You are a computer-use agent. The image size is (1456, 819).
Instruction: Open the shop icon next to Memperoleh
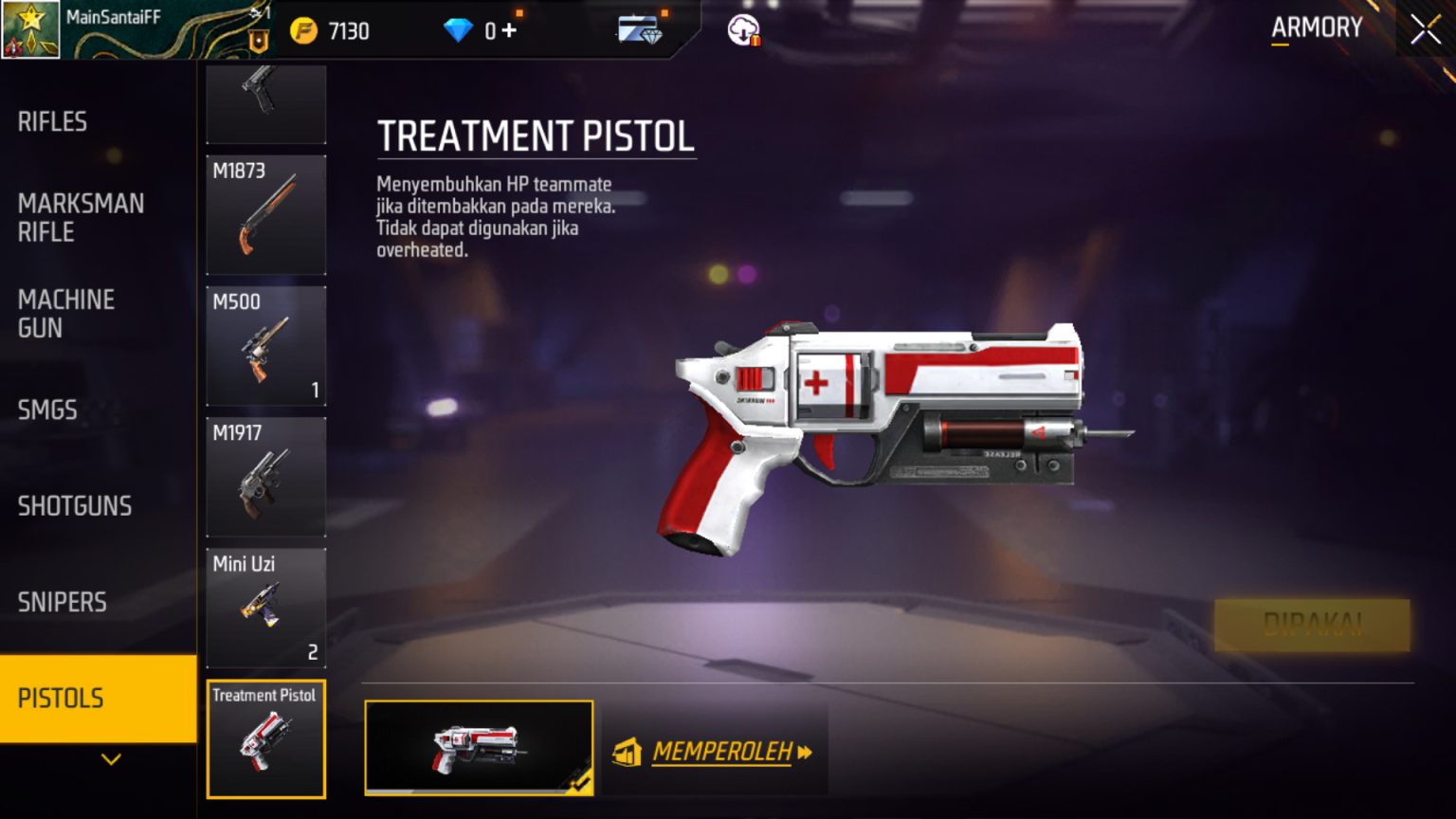(625, 752)
